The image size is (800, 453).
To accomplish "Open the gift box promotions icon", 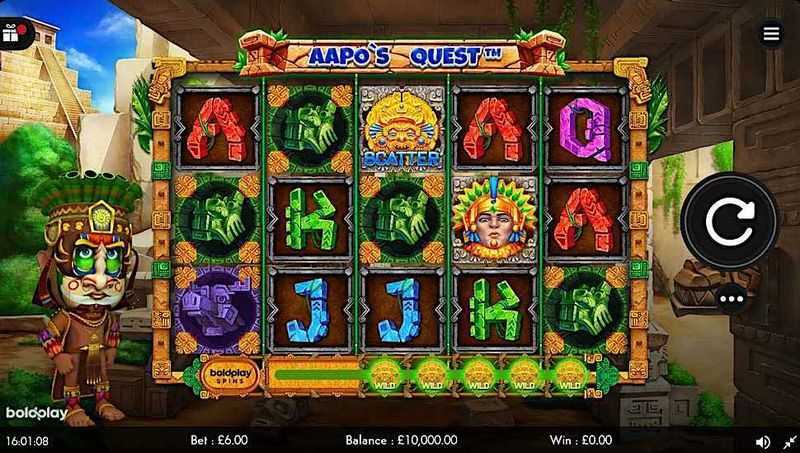I will point(13,33).
